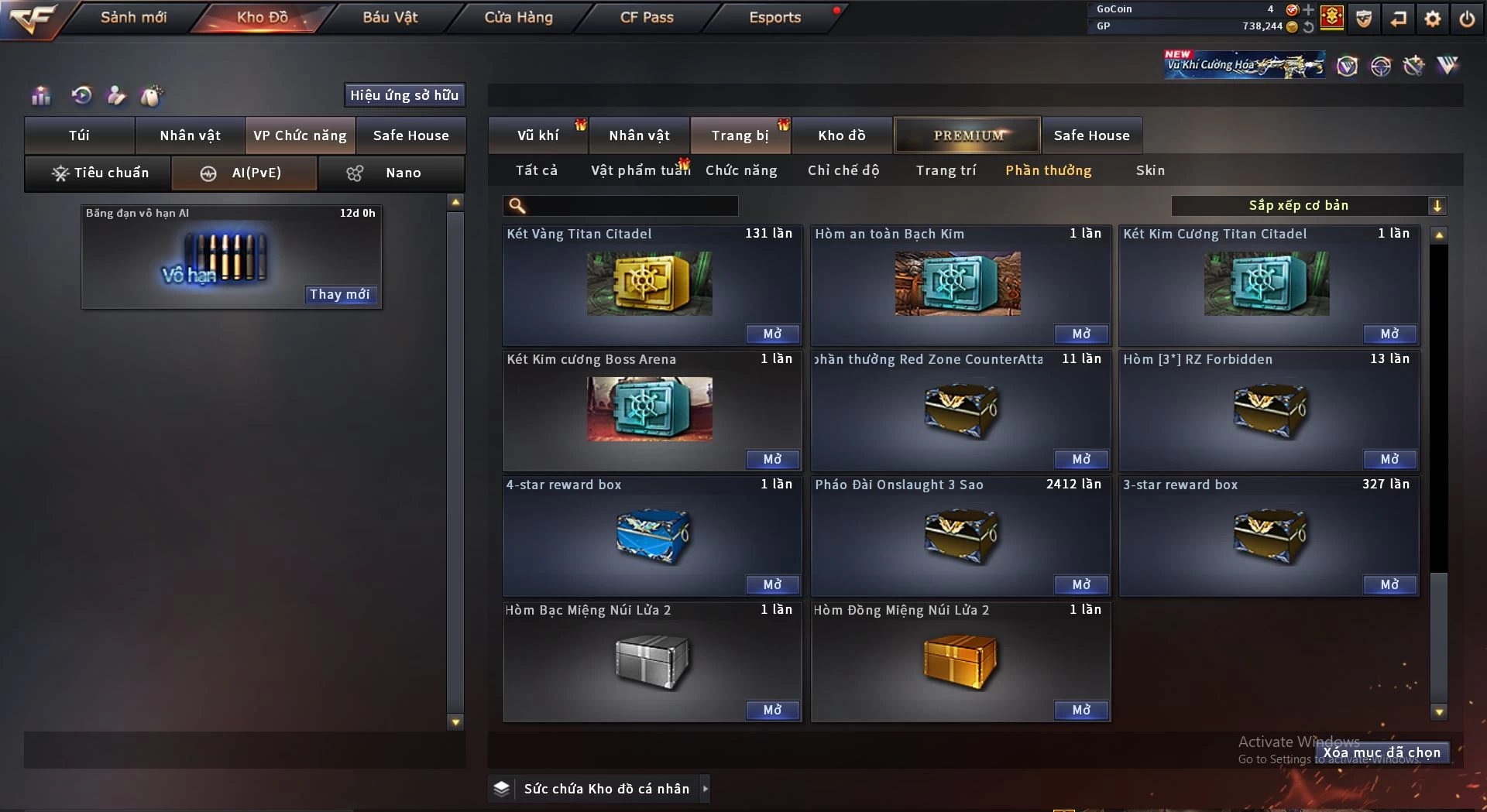Viewport: 1487px width, 812px height.
Task: Open the Két Vàng Titan Citadel safe
Action: pos(772,334)
